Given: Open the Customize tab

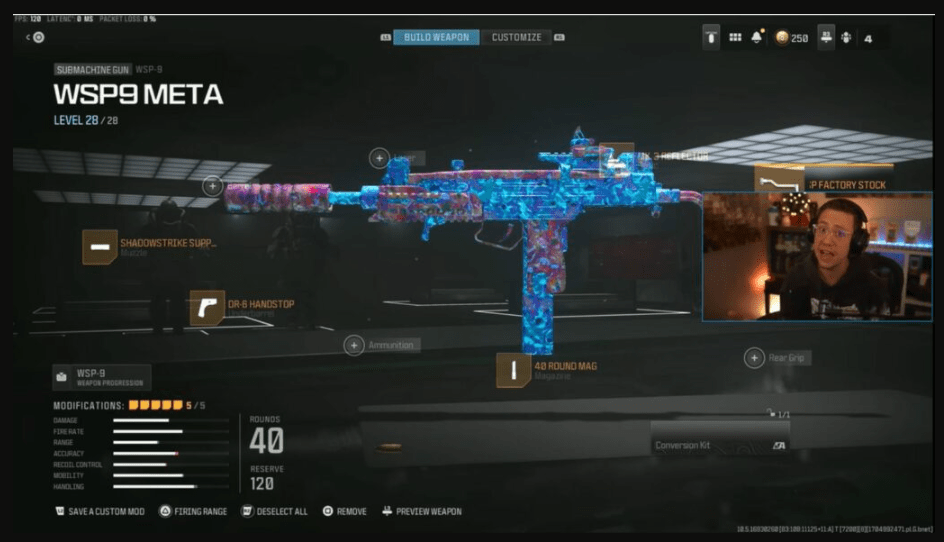Looking at the screenshot, I should 516,37.
